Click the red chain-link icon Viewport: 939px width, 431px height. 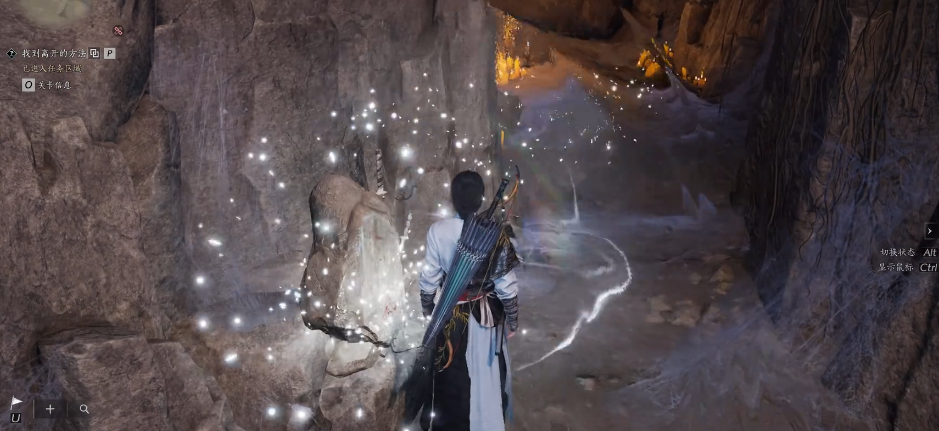pos(118,31)
